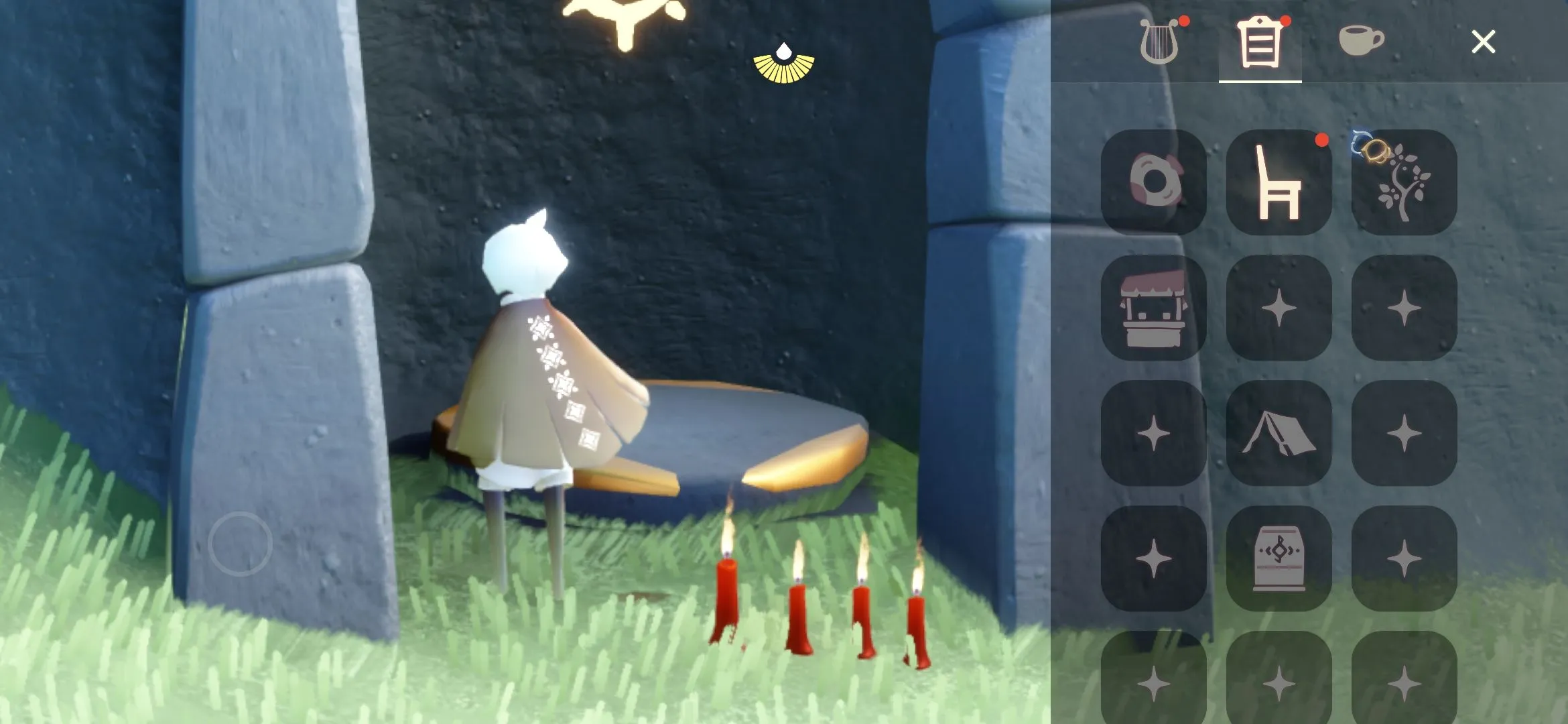The image size is (1568, 724).
Task: Switch to the props list tab
Action: tap(1260, 43)
